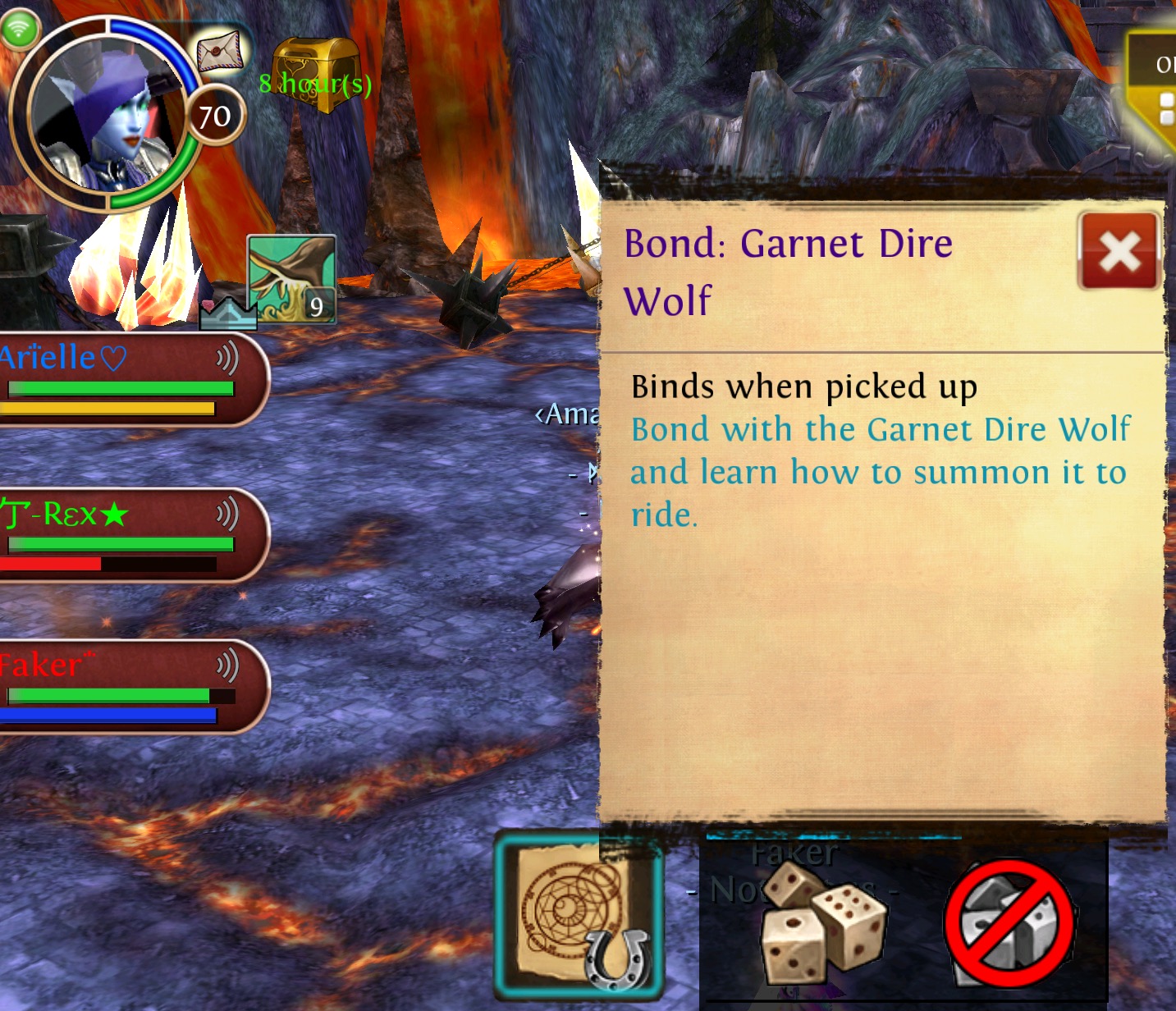The width and height of the screenshot is (1176, 1011).
Task: Select the Garnet Dire Wolf bond scroll
Action: 579,916
